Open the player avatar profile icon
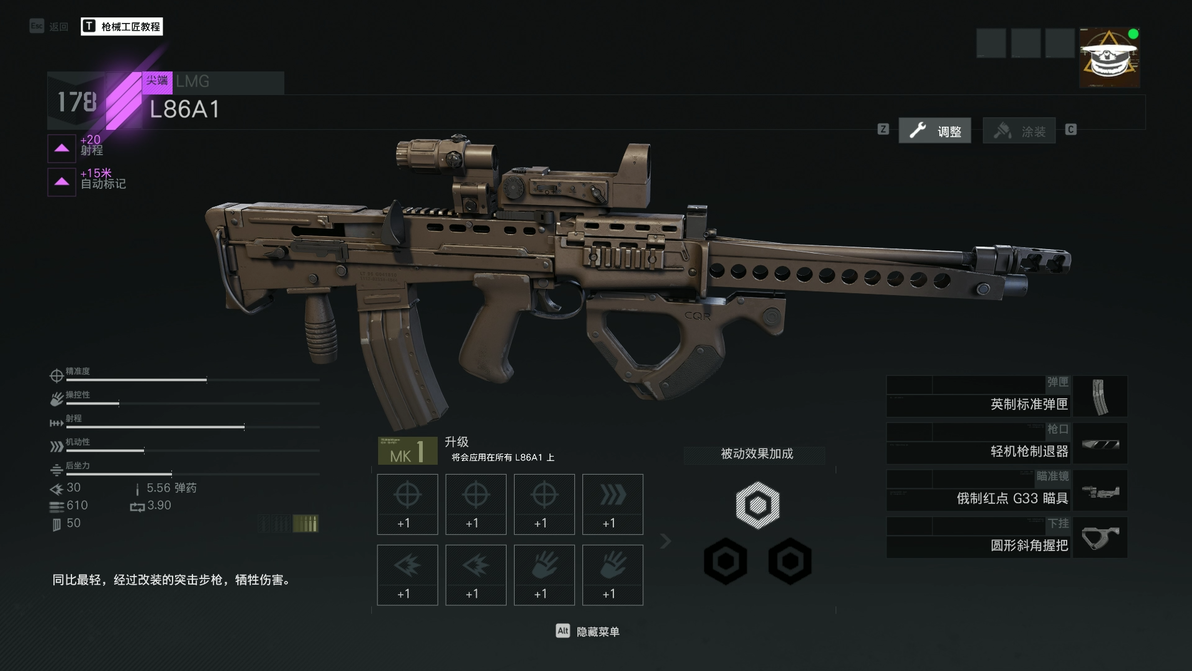1192x671 pixels. click(1109, 58)
